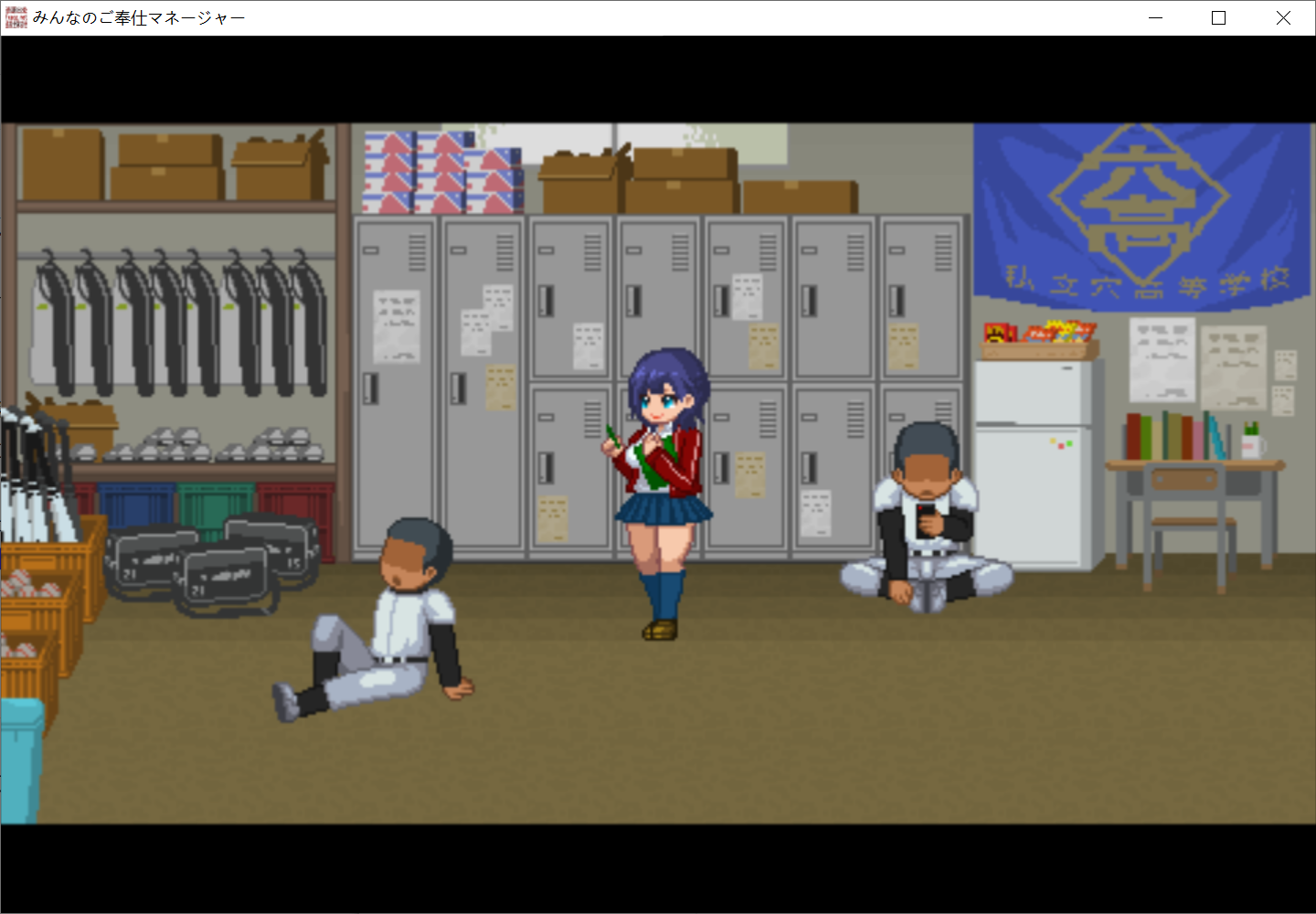Click the snack tray on the refrigerator

pyautogui.click(x=1039, y=335)
